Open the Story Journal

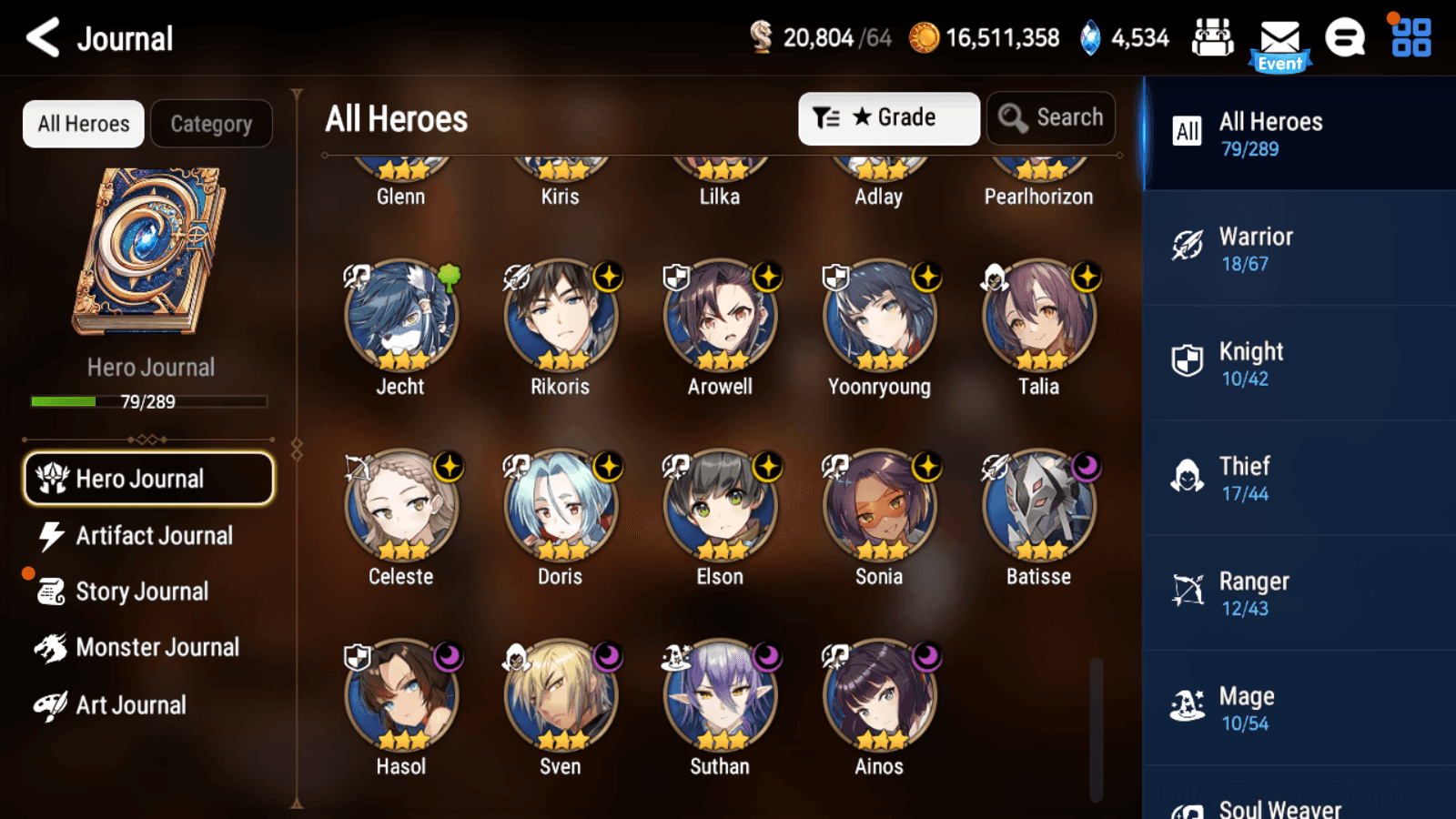(x=141, y=591)
